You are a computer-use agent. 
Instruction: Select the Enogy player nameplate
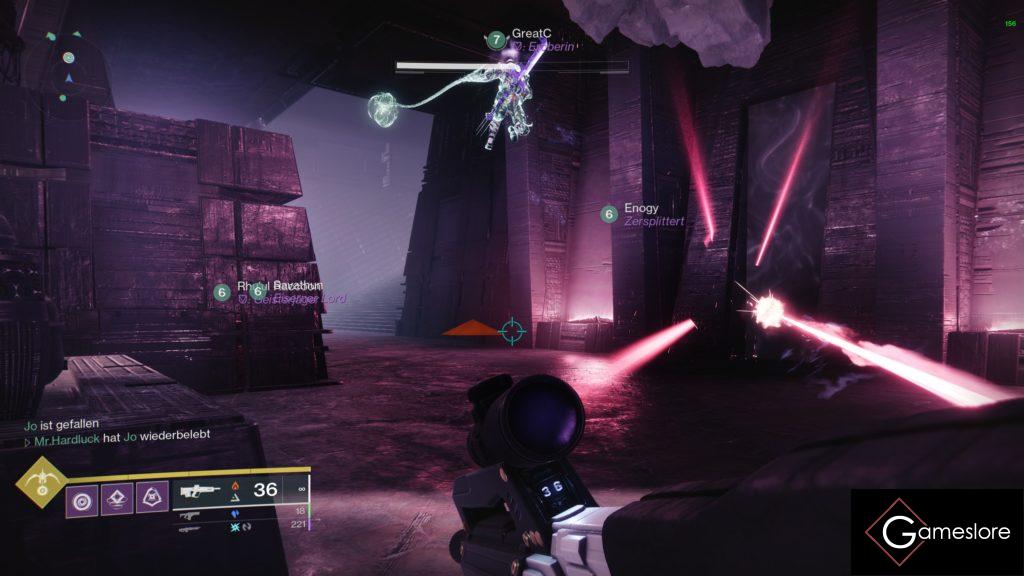(641, 209)
